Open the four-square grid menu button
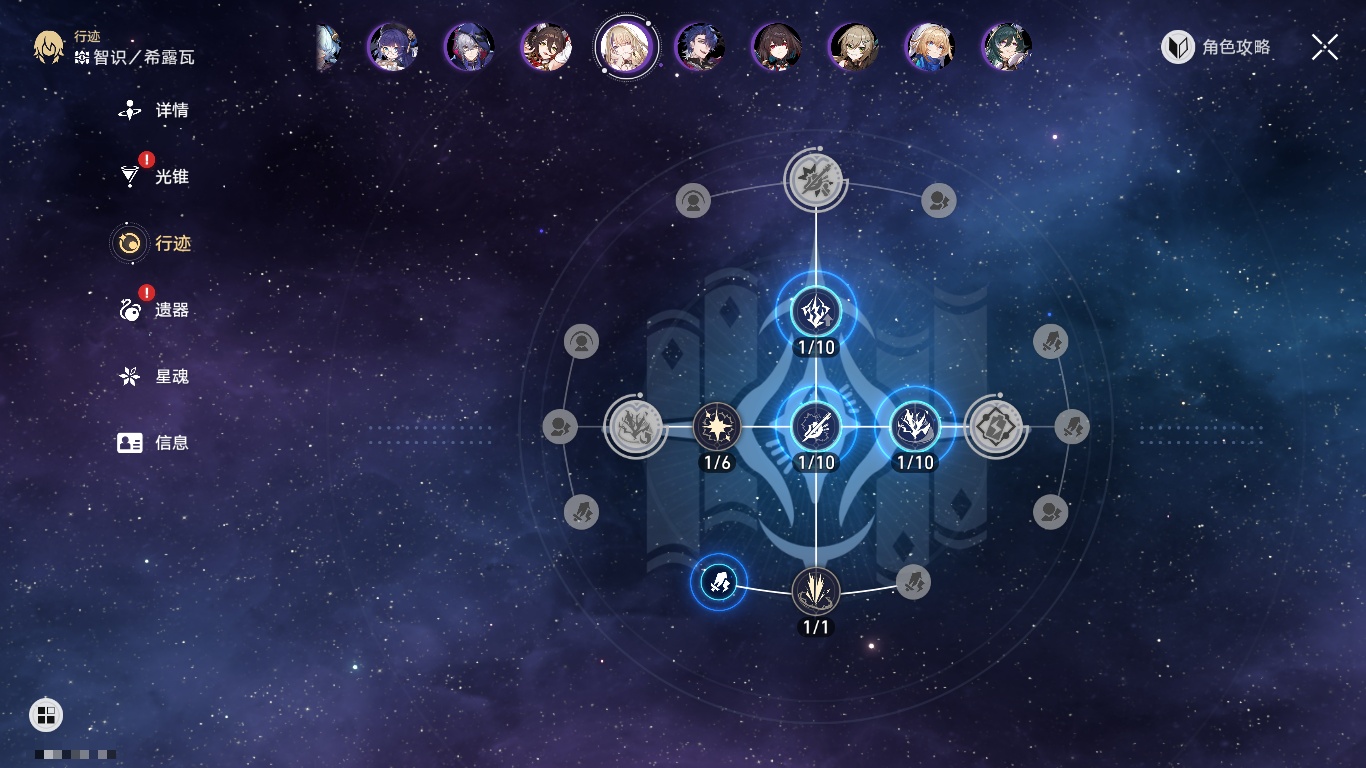This screenshot has height=768, width=1366. (x=46, y=714)
